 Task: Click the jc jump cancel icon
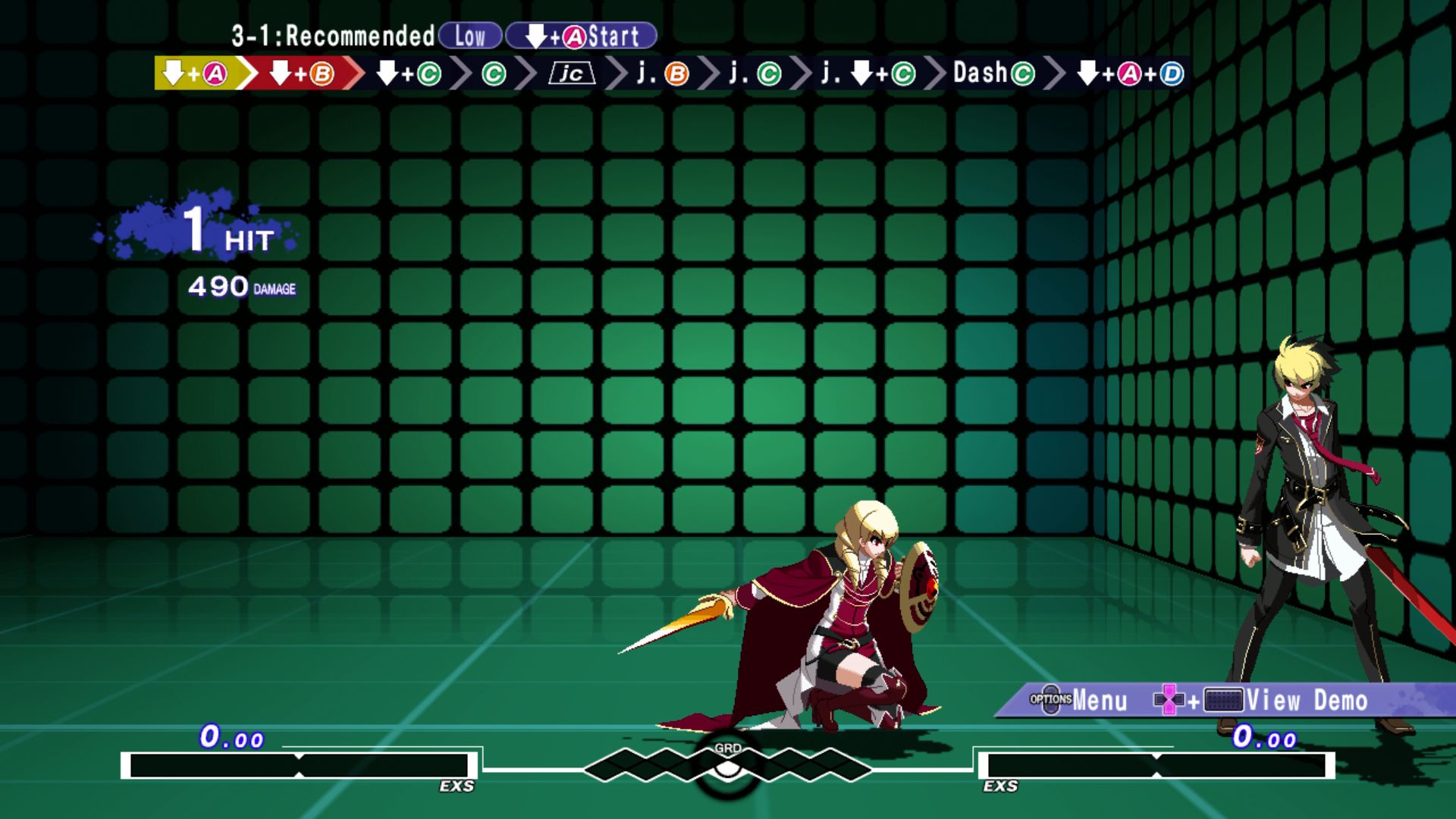pyautogui.click(x=570, y=74)
